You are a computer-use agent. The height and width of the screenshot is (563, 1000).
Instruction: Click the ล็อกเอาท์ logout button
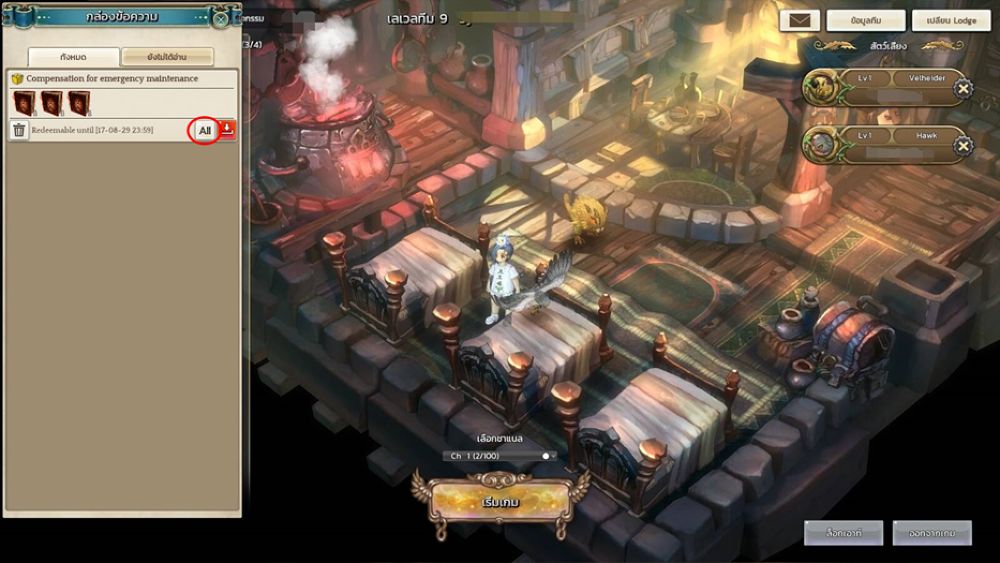838,534
